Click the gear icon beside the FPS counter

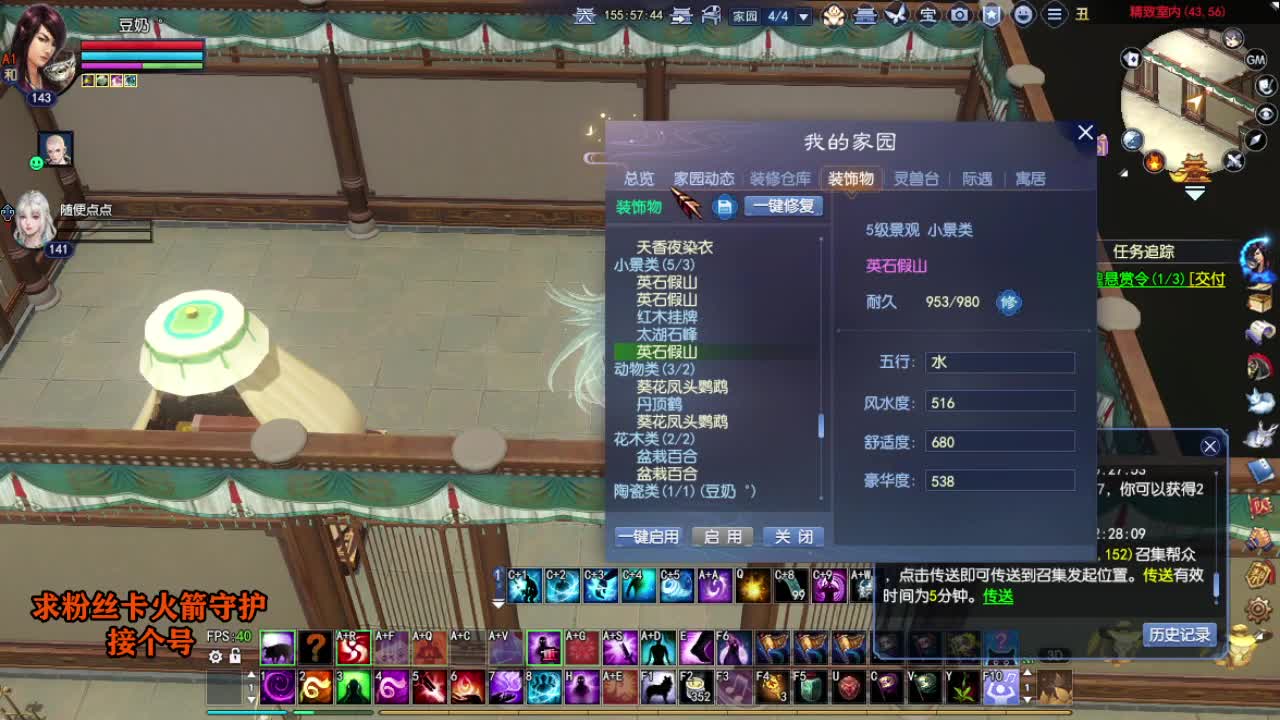(x=215, y=656)
